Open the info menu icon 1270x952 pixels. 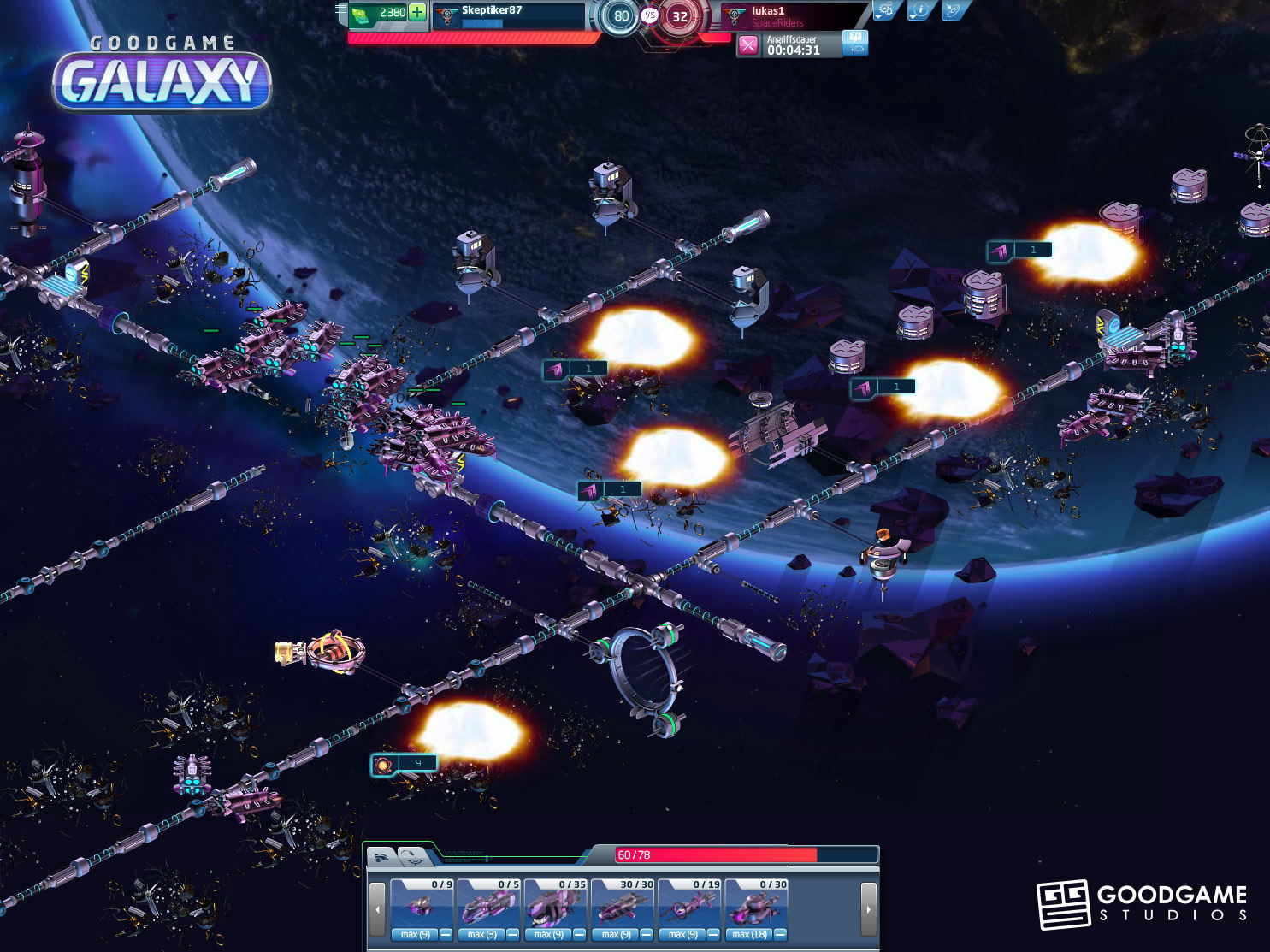tap(919, 10)
